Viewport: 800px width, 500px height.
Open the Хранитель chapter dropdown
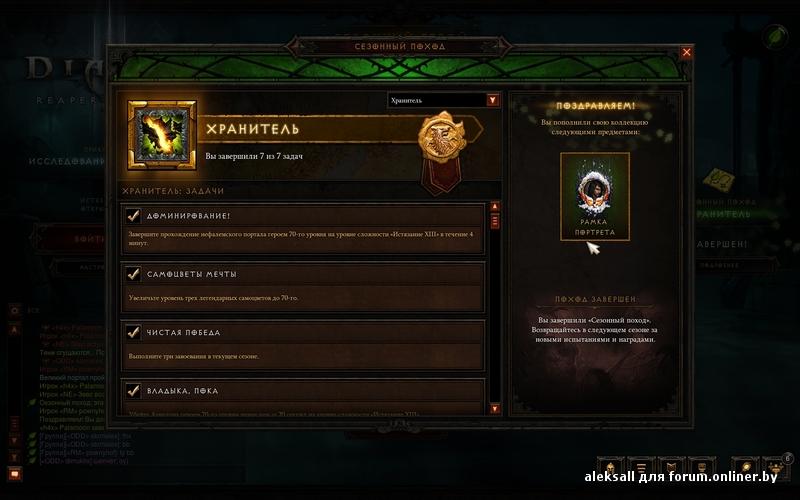[x=492, y=100]
